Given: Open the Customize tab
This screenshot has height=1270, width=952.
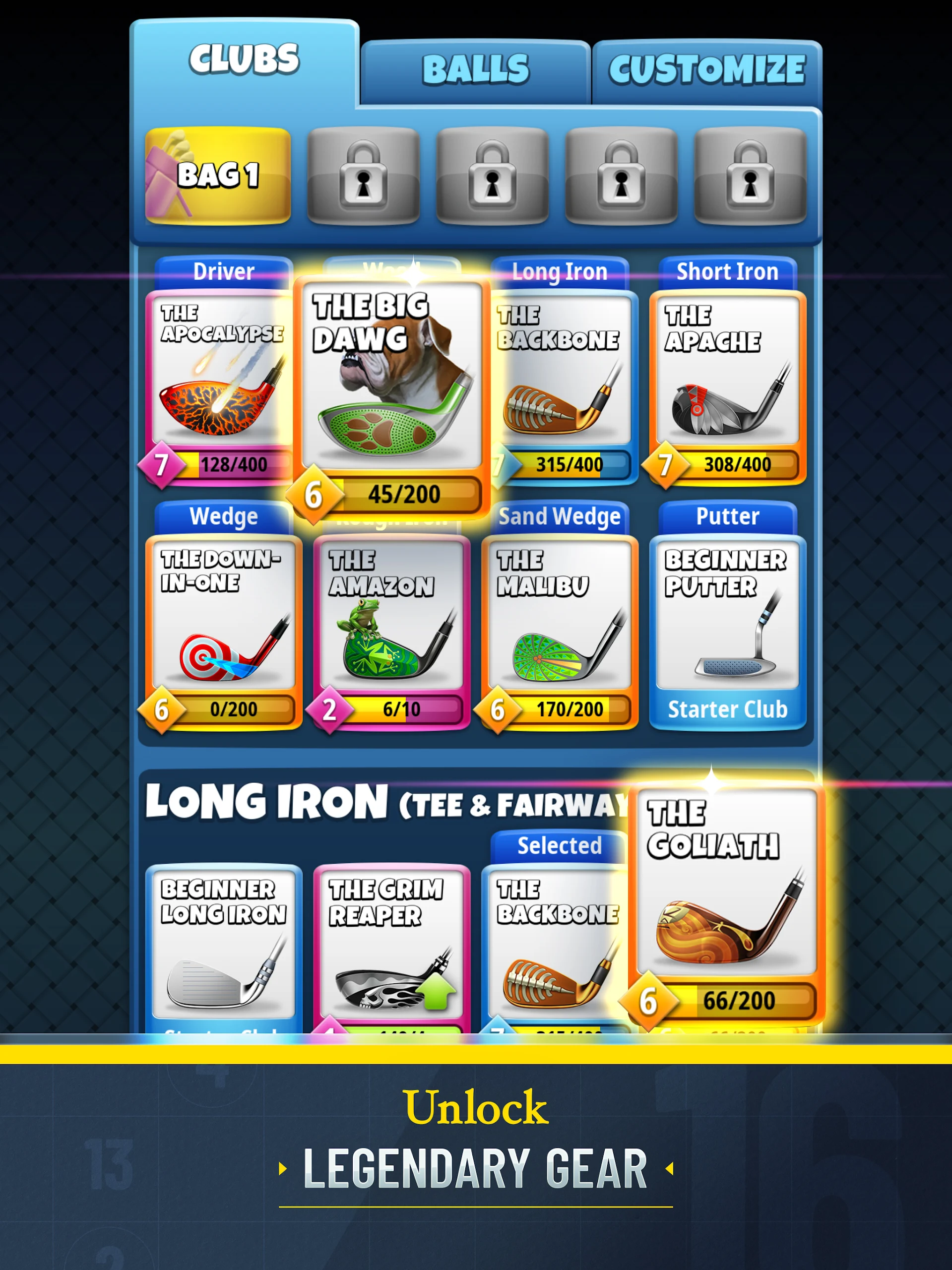Looking at the screenshot, I should (x=707, y=70).
